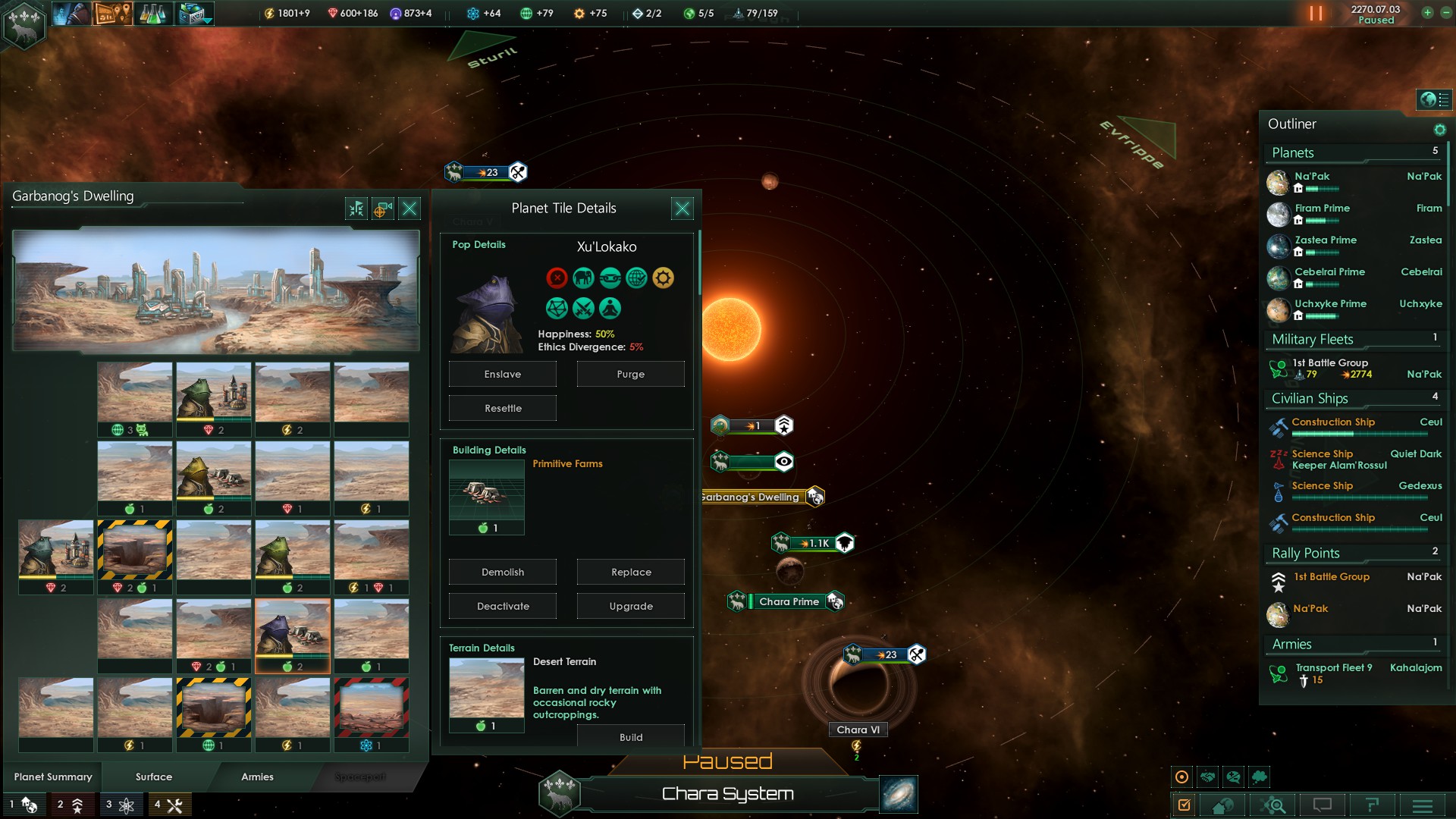
Task: Demolish the Primitive Farms building
Action: tap(502, 573)
